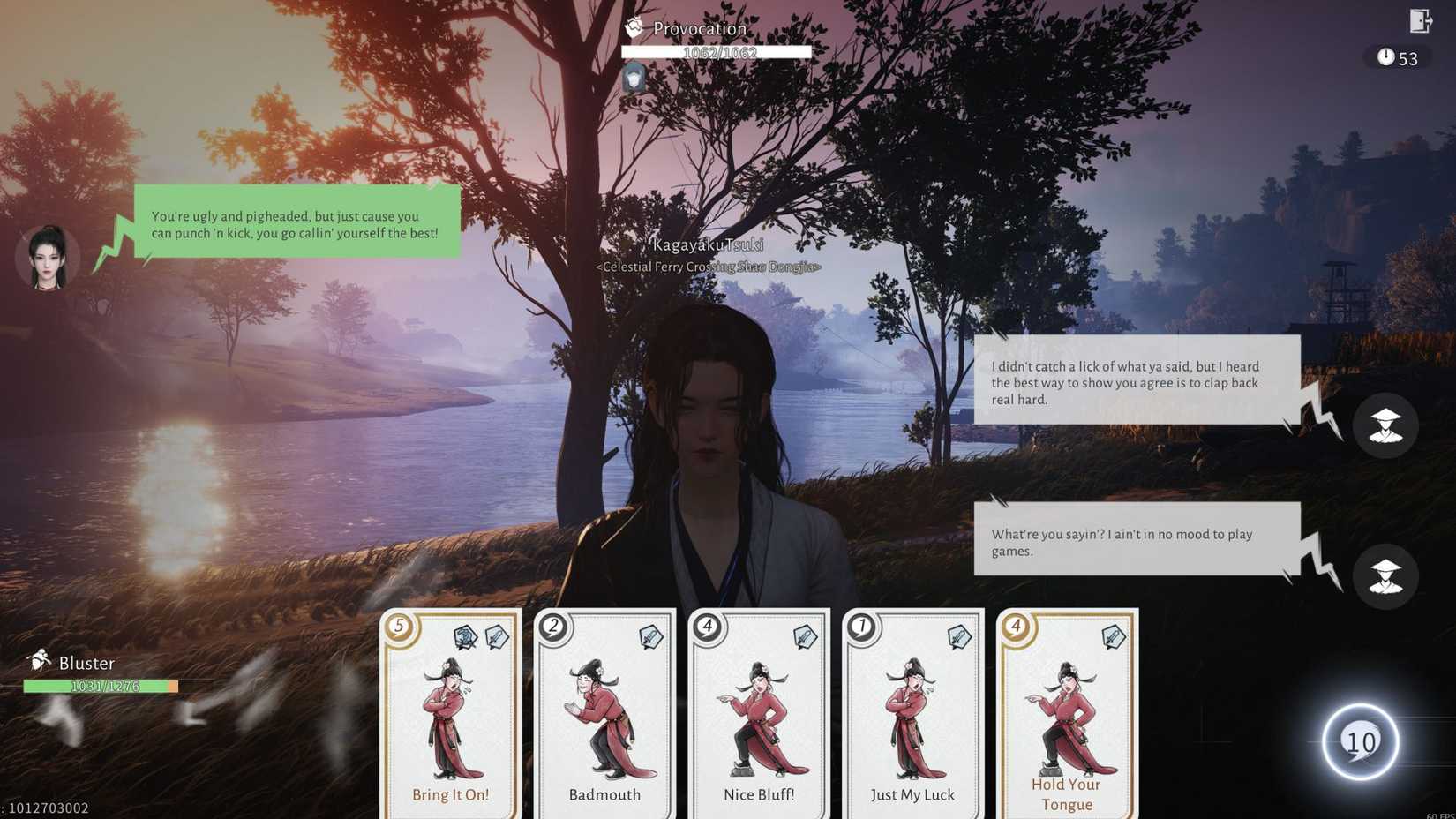1456x819 pixels.
Task: Click the cost circle 4 on Hold Your Tongue
Action: (1017, 627)
